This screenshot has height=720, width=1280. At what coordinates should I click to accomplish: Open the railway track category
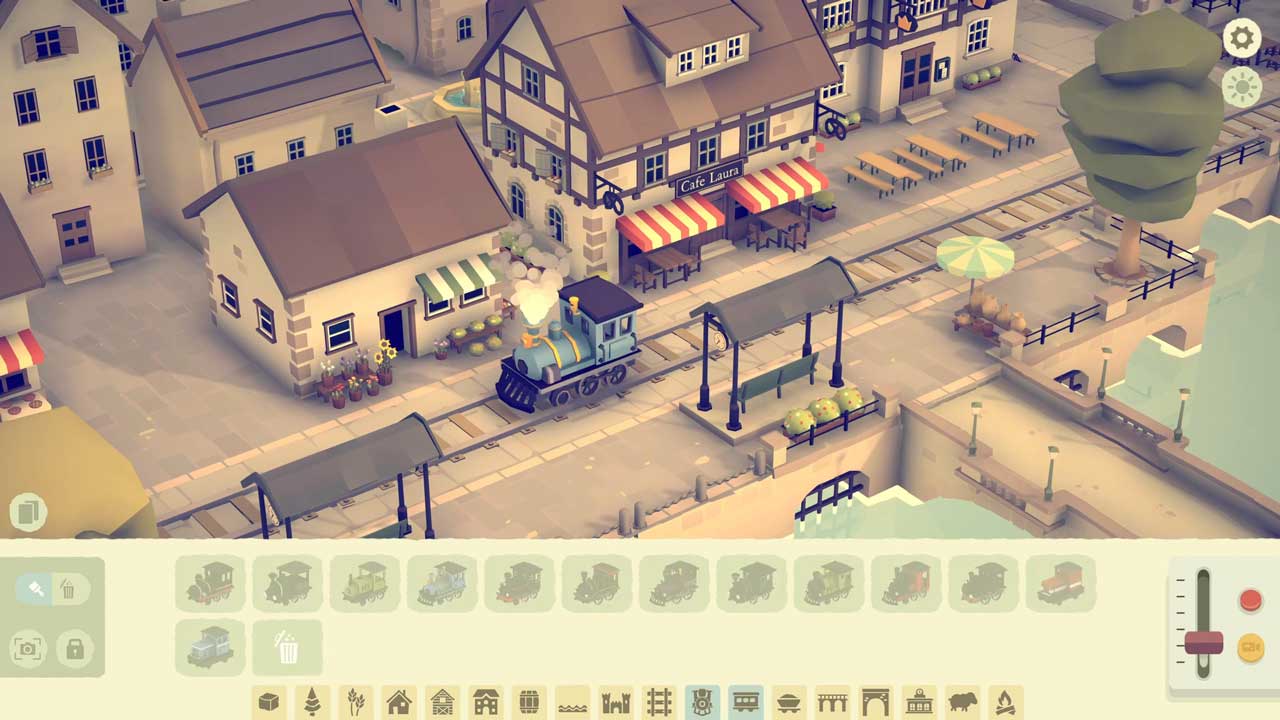tap(659, 702)
